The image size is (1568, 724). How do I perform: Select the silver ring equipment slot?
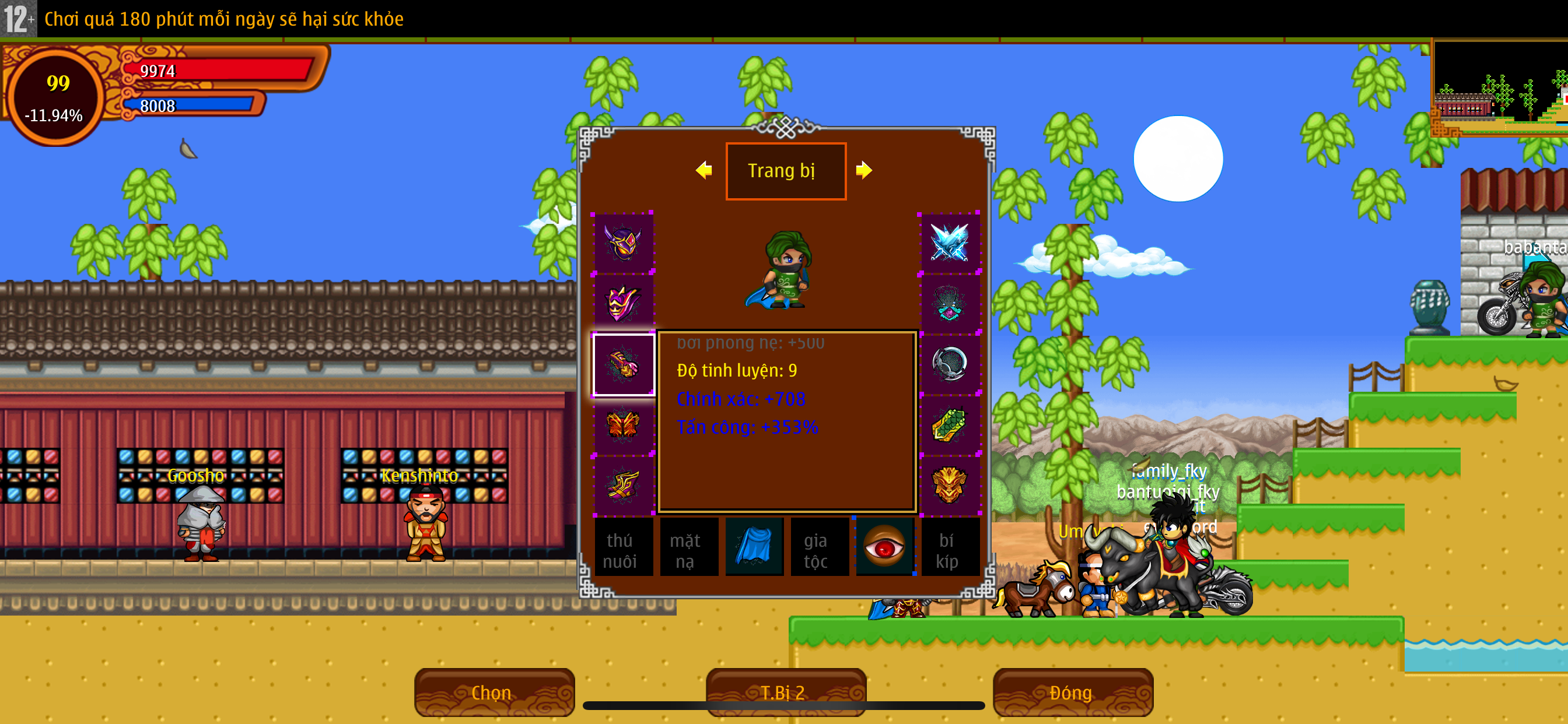pos(949,364)
